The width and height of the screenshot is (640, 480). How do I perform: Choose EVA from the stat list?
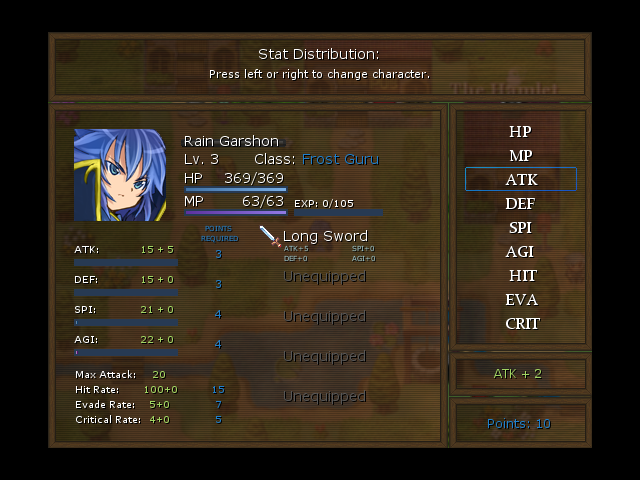pos(521,300)
